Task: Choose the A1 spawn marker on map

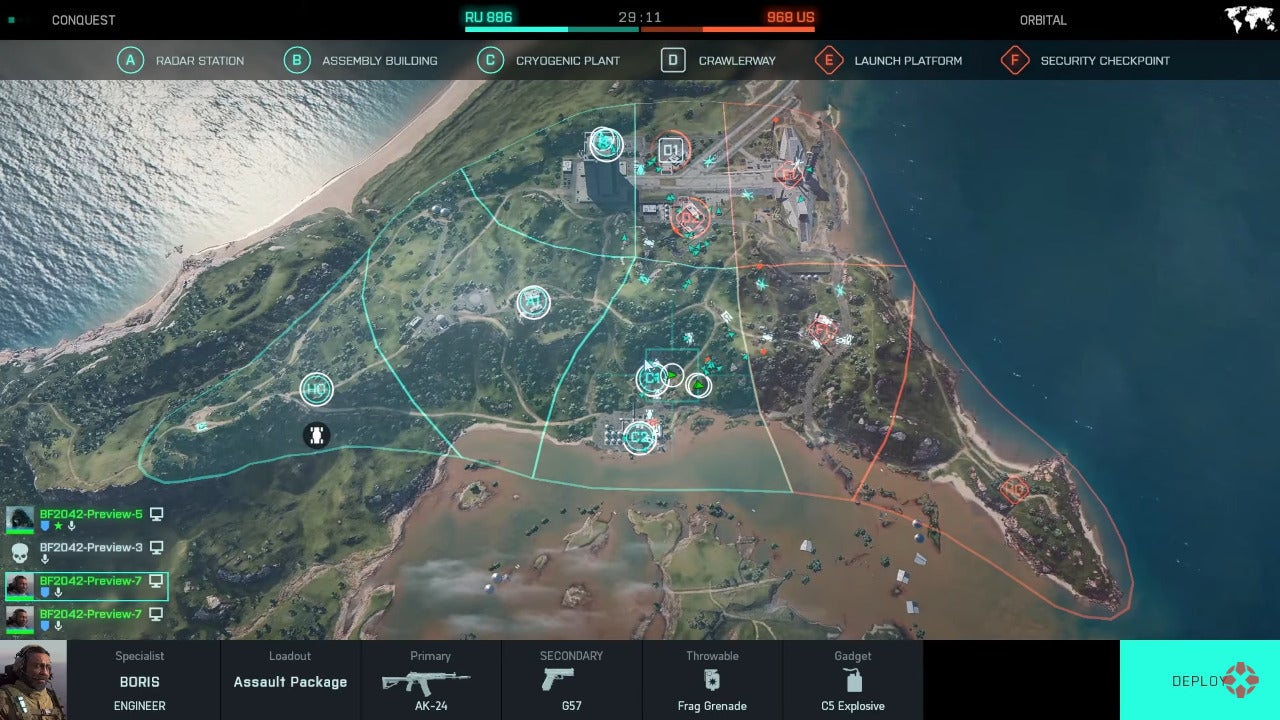Action: coord(533,301)
